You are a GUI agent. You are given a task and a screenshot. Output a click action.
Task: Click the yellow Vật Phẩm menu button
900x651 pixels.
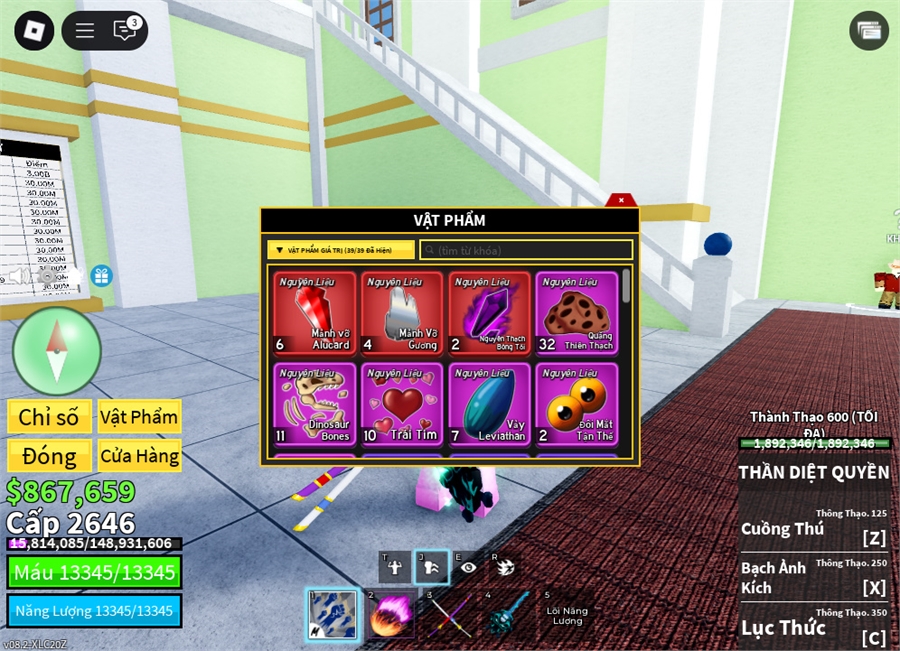point(139,417)
